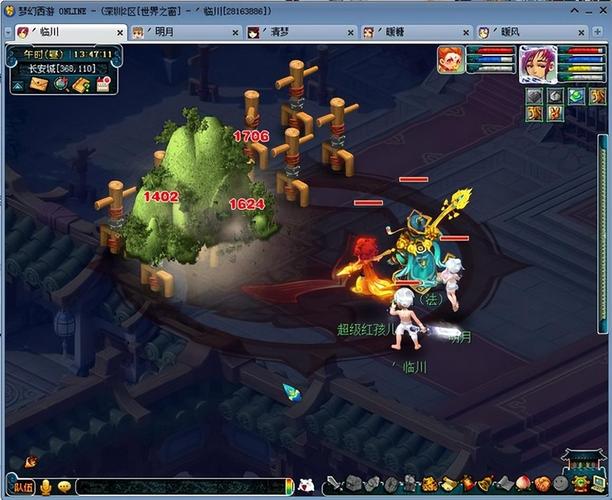The width and height of the screenshot is (612, 500).
Task: Click the 队伍 team channel button
Action: 24,487
